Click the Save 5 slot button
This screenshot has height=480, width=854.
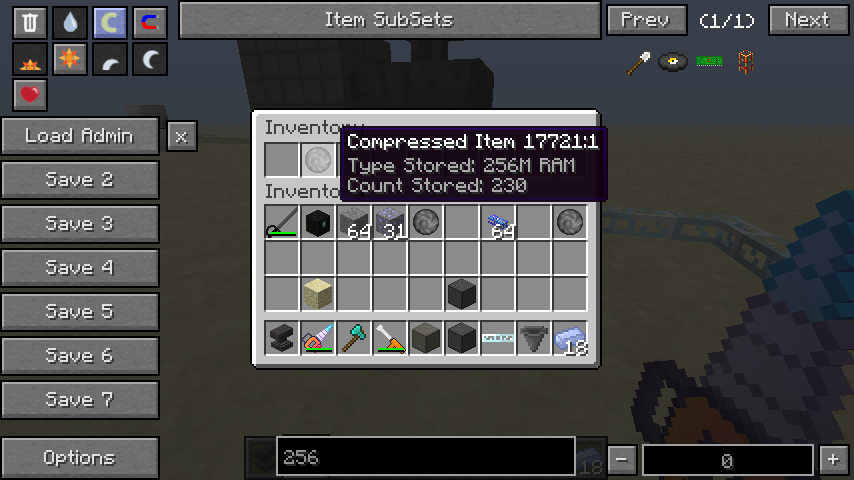click(80, 312)
